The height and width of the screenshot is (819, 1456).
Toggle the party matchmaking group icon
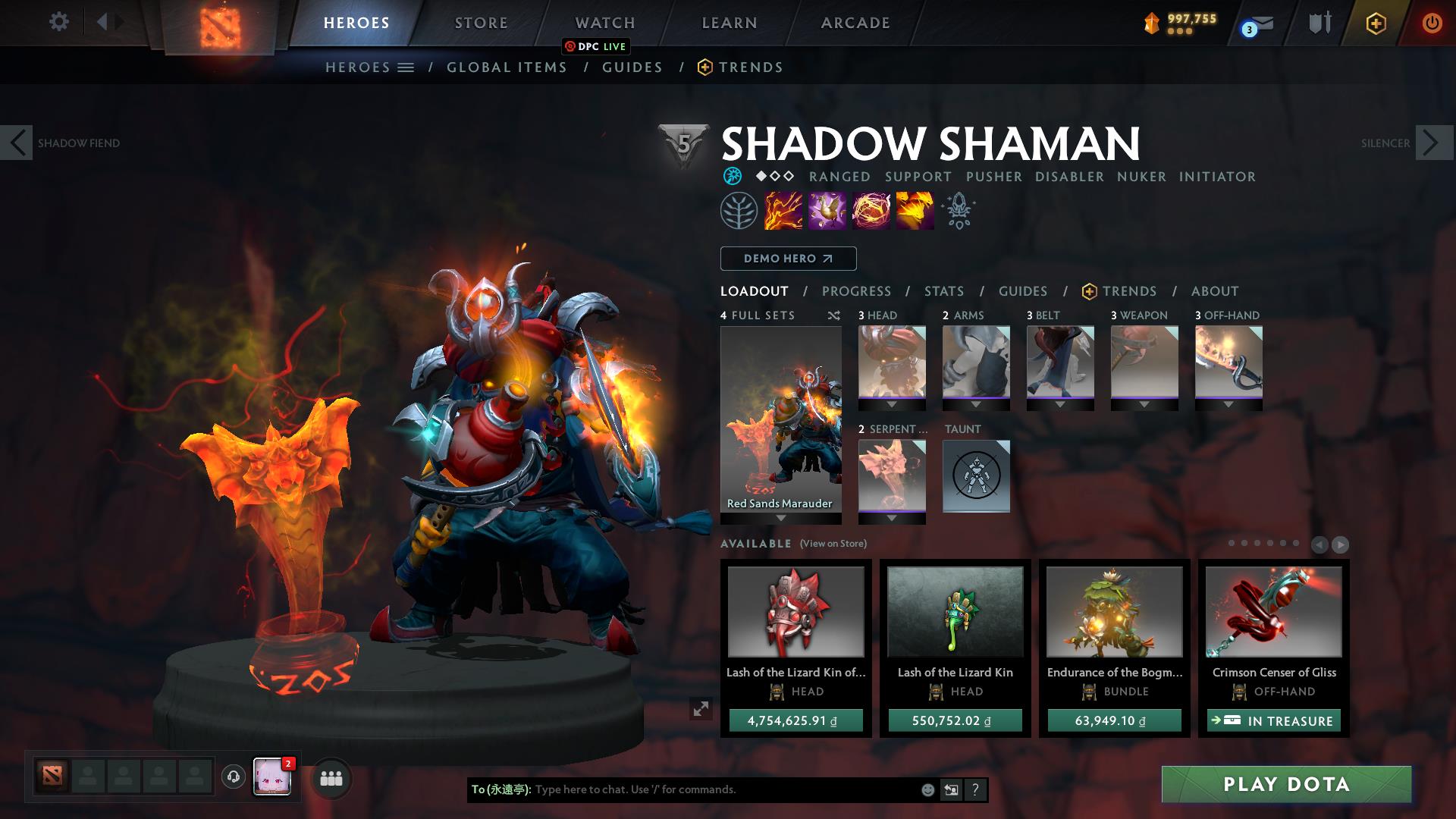[x=331, y=777]
